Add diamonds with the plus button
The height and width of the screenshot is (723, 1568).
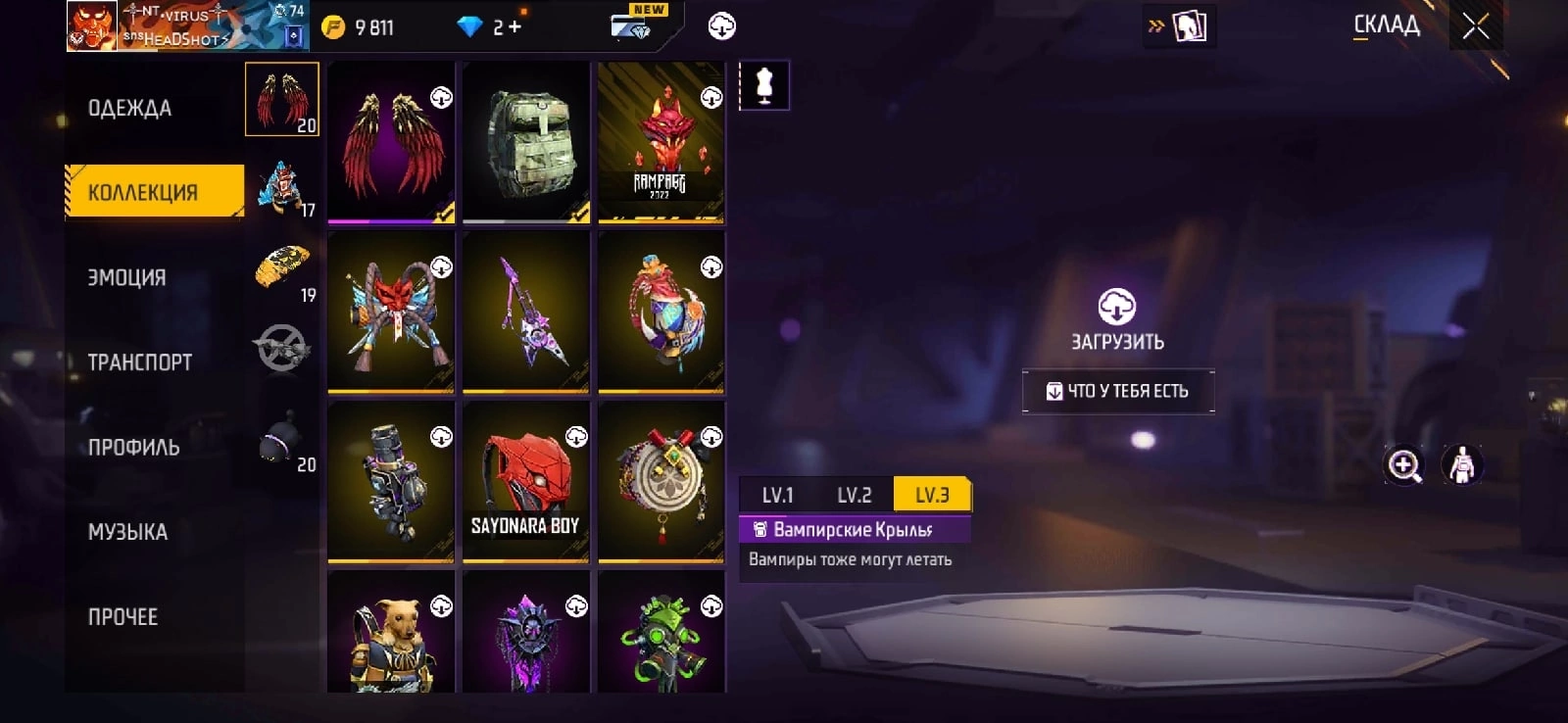pos(514,27)
